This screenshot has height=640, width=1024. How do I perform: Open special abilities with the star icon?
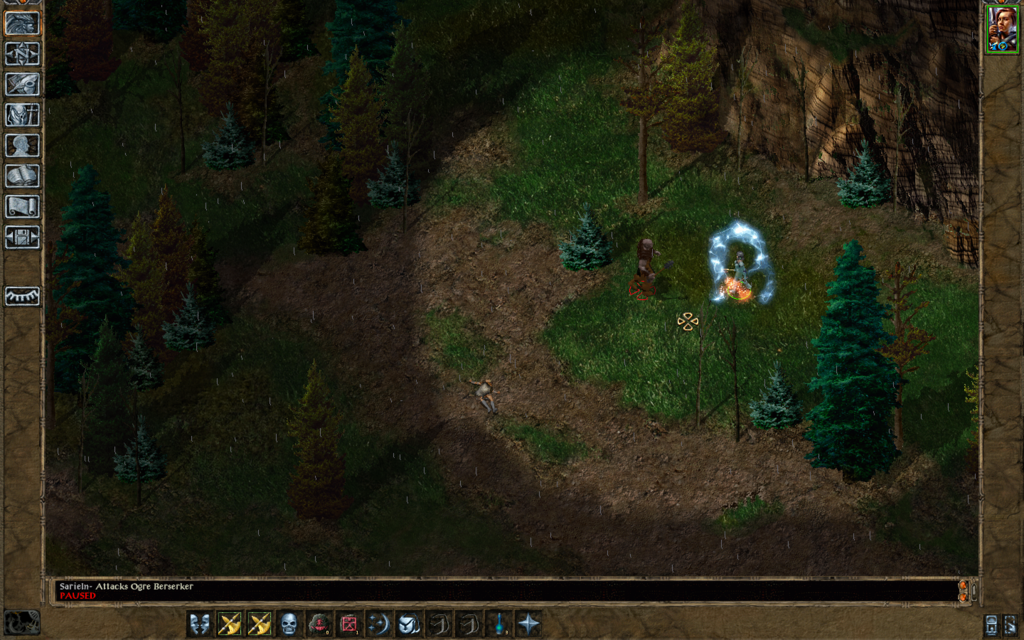[528, 624]
